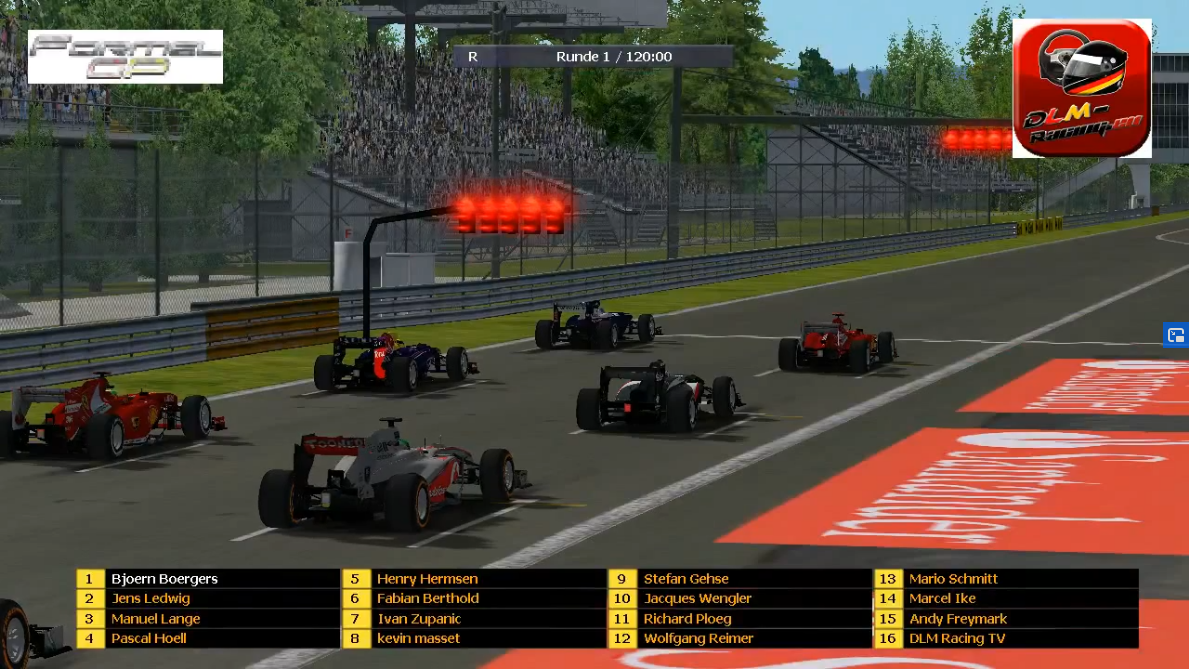Select Andy Freymark's position entry

tap(957, 619)
